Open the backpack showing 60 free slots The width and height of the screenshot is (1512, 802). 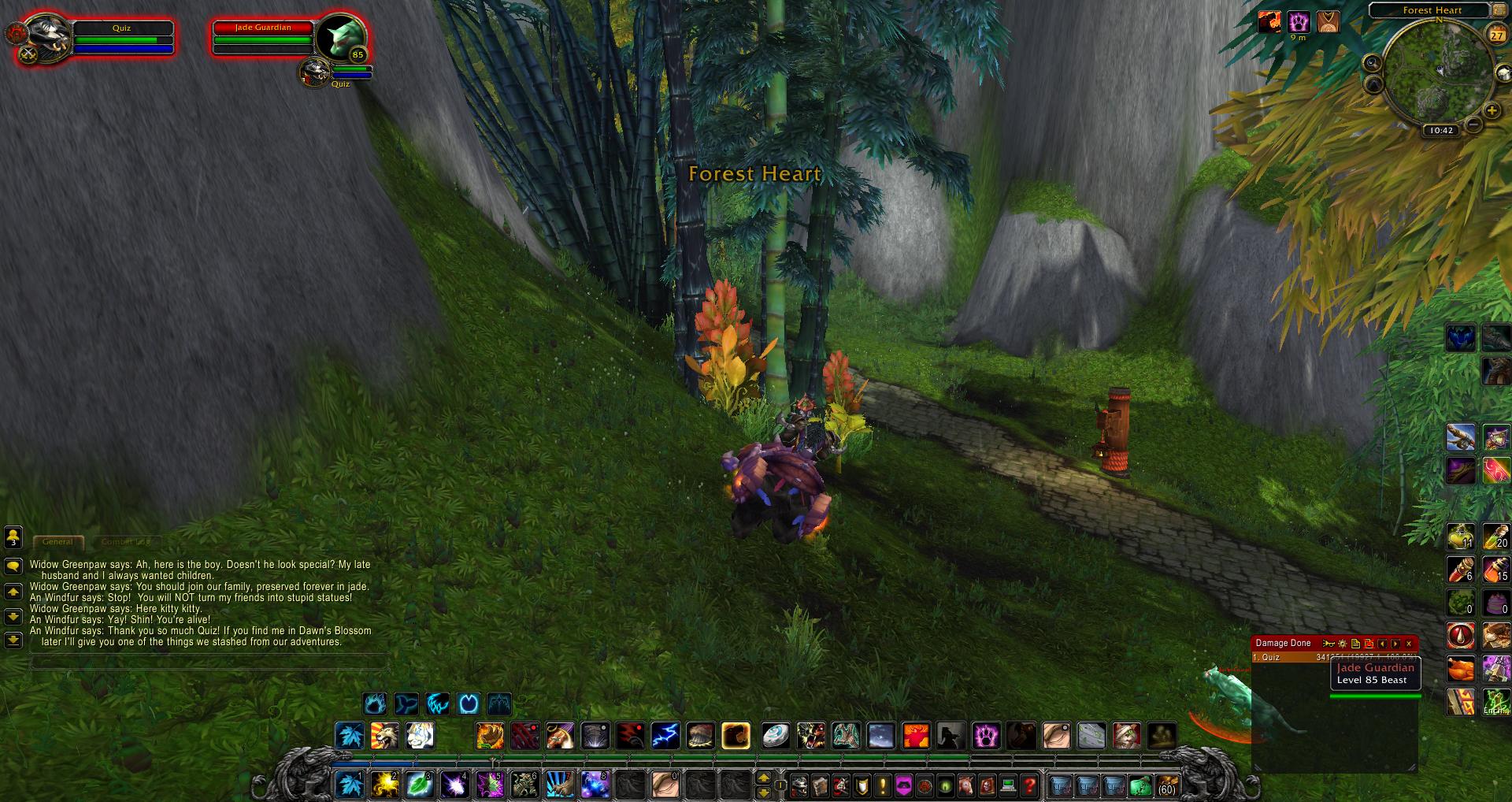(x=1165, y=785)
